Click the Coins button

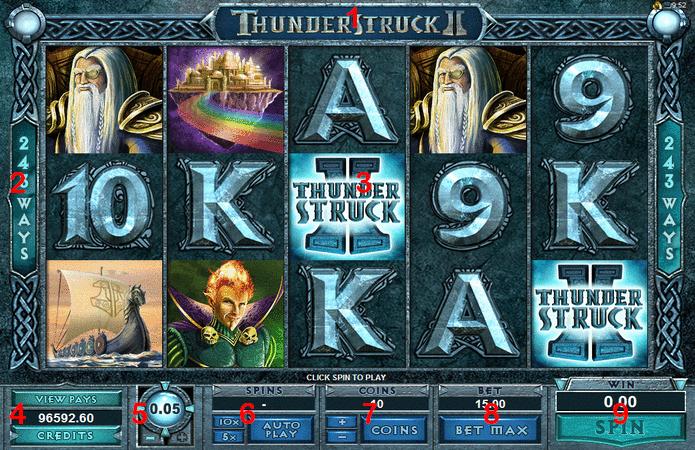click(x=389, y=429)
